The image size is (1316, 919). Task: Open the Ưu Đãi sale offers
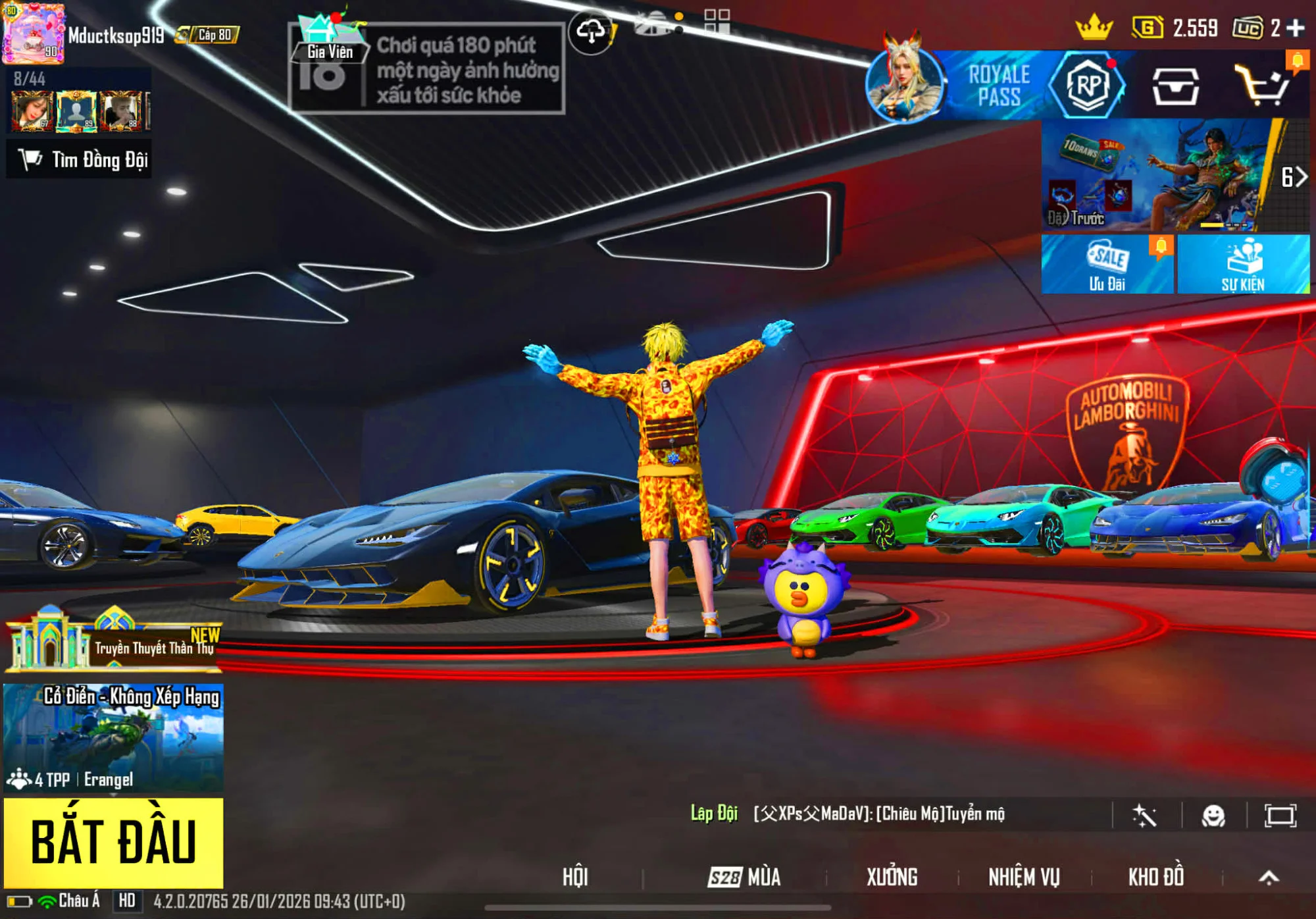pos(1107,265)
